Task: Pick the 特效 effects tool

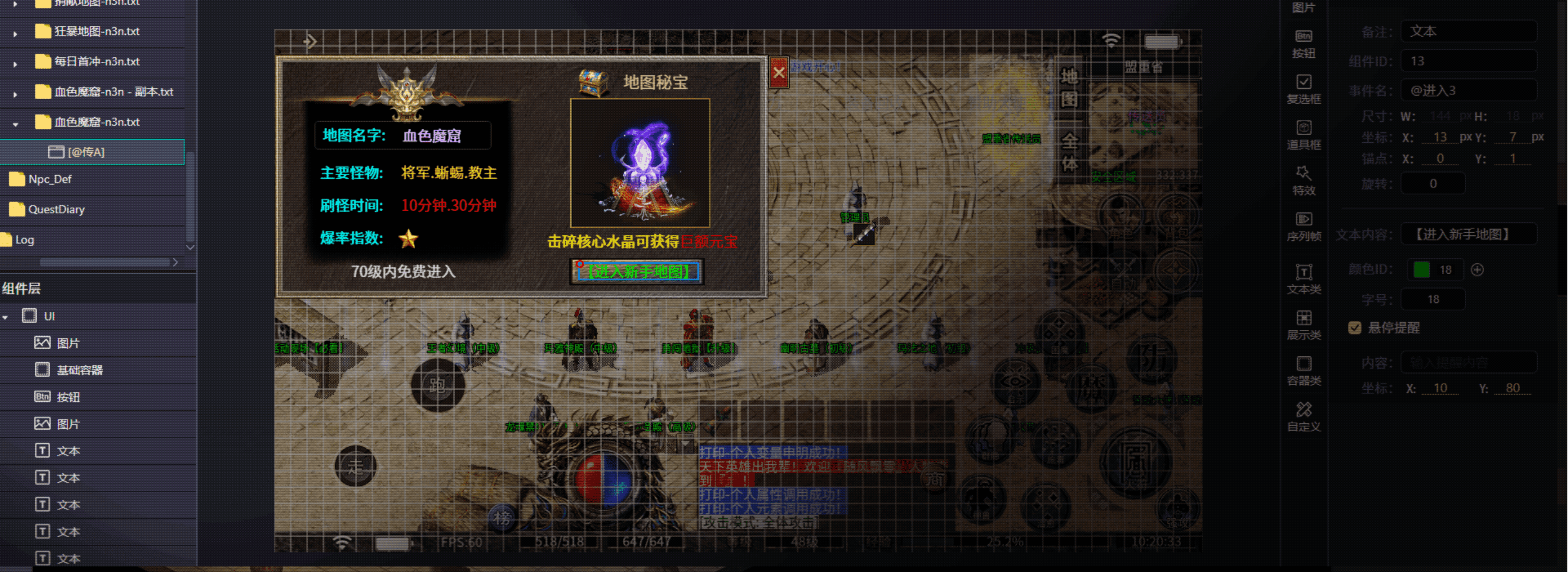Action: [x=1303, y=180]
